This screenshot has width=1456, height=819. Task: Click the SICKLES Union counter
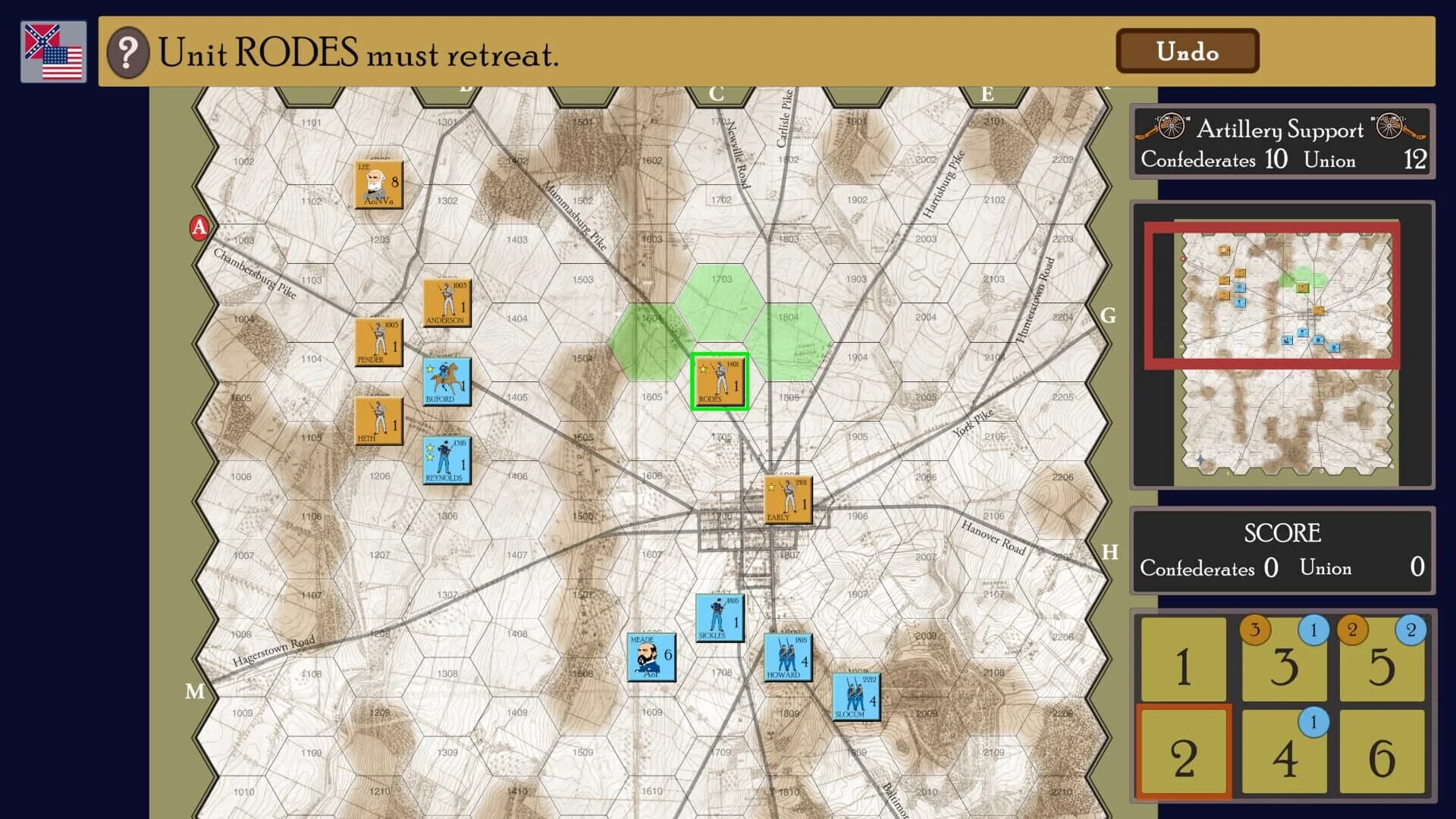[x=719, y=618]
